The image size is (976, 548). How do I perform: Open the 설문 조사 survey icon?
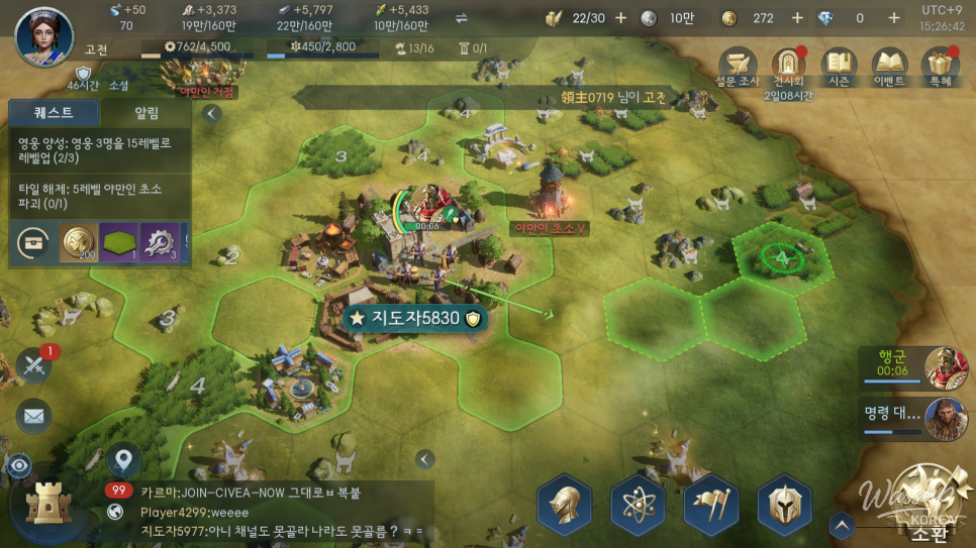[x=740, y=66]
